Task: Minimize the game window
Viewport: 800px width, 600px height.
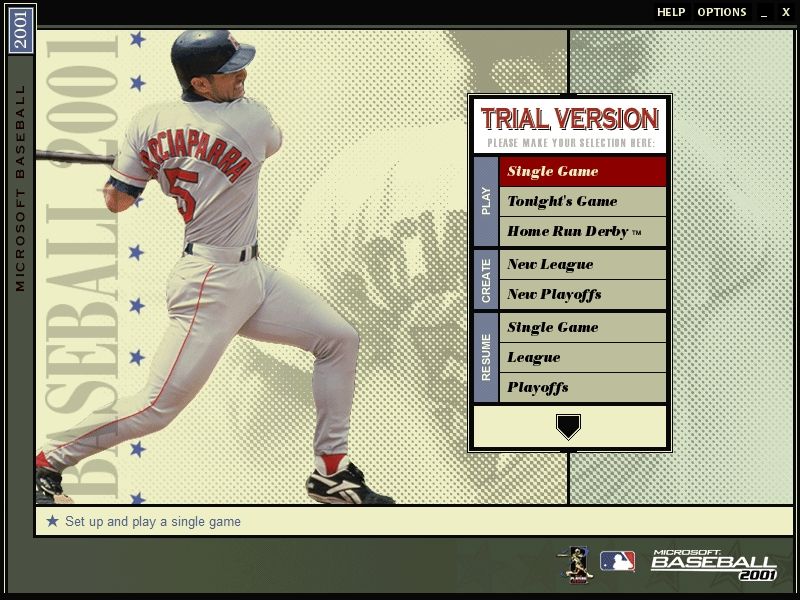Action: pos(764,12)
